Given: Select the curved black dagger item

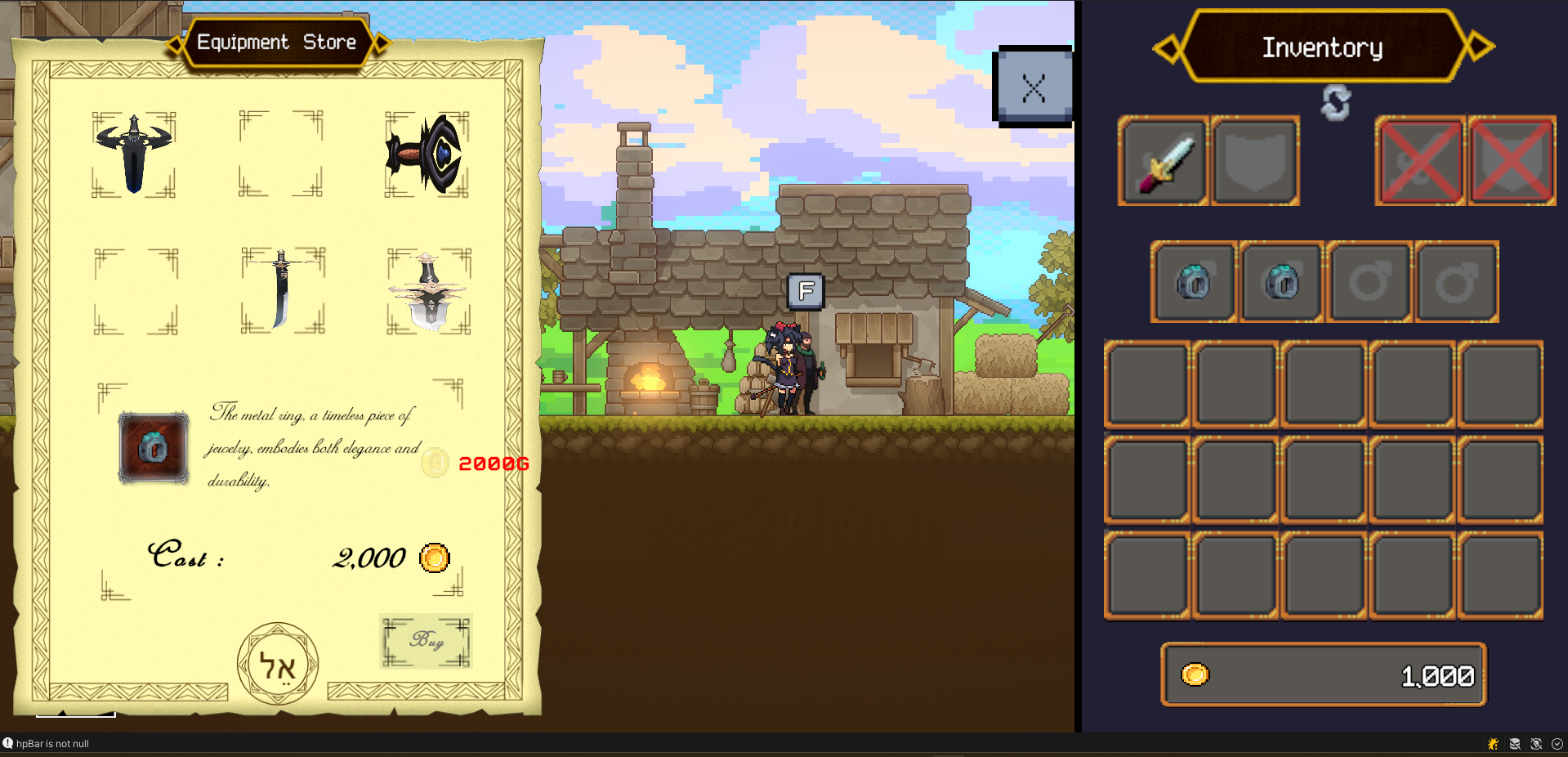Looking at the screenshot, I should (281, 289).
